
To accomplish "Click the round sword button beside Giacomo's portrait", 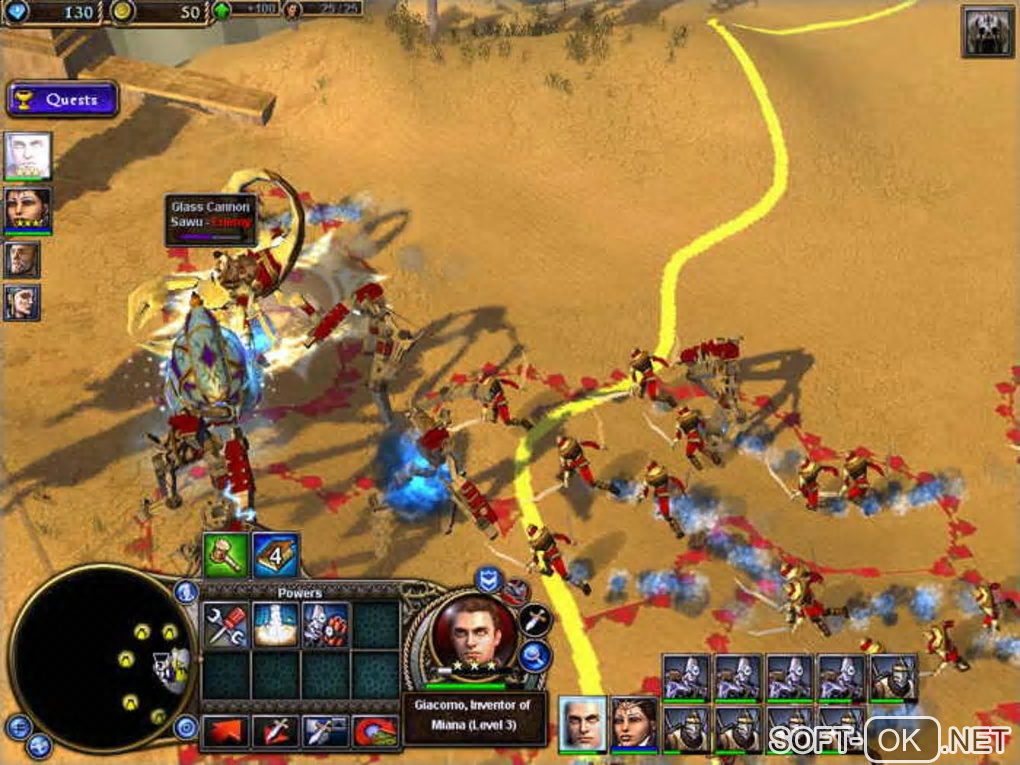I will coord(535,620).
